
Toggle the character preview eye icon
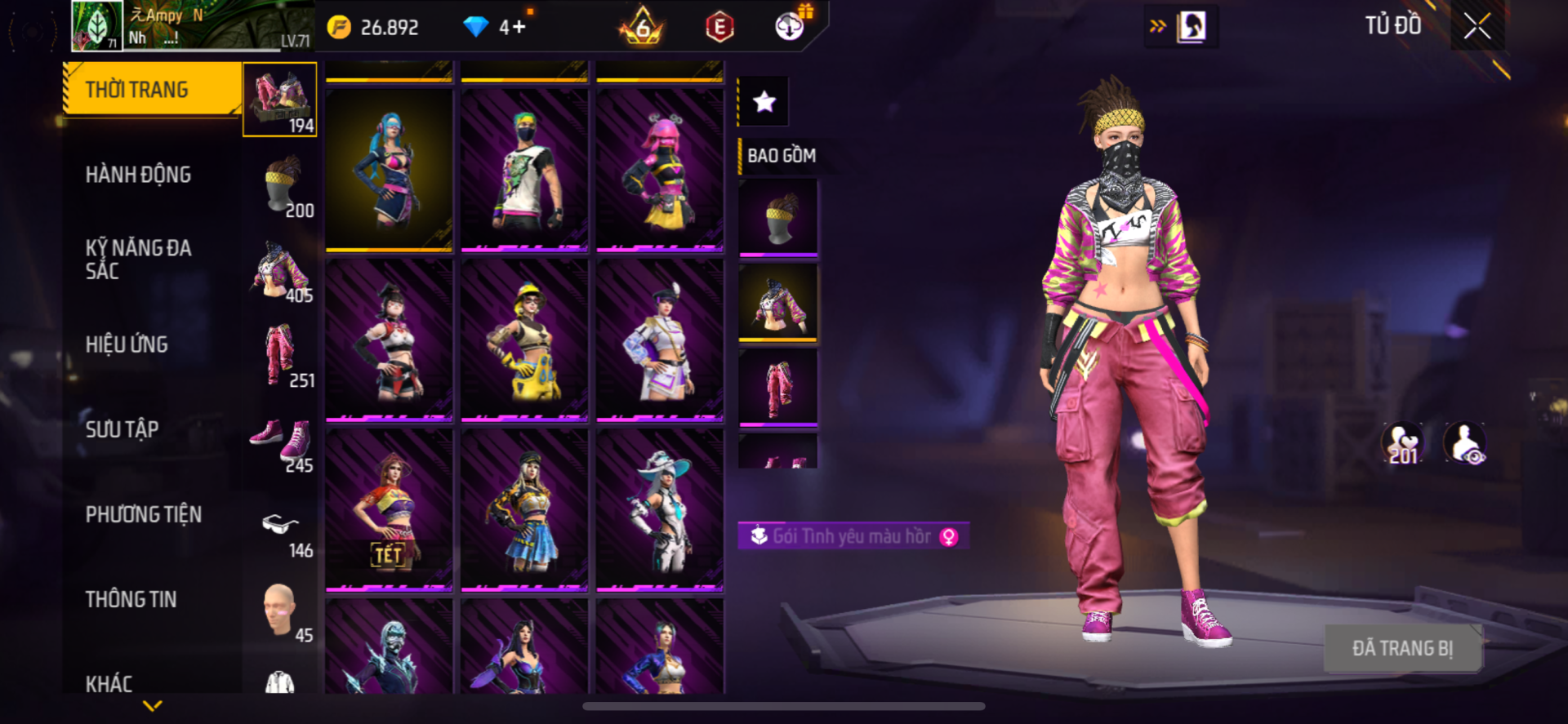(1465, 445)
